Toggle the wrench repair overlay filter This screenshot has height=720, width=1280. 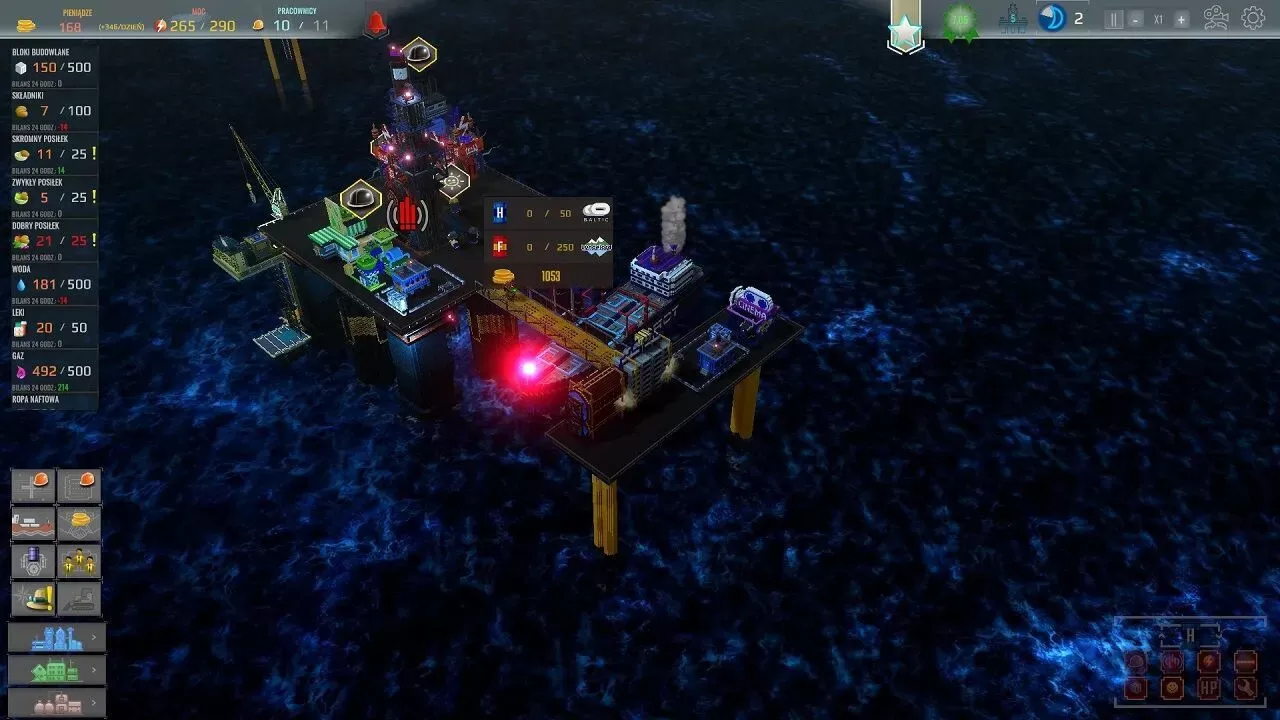click(1245, 688)
